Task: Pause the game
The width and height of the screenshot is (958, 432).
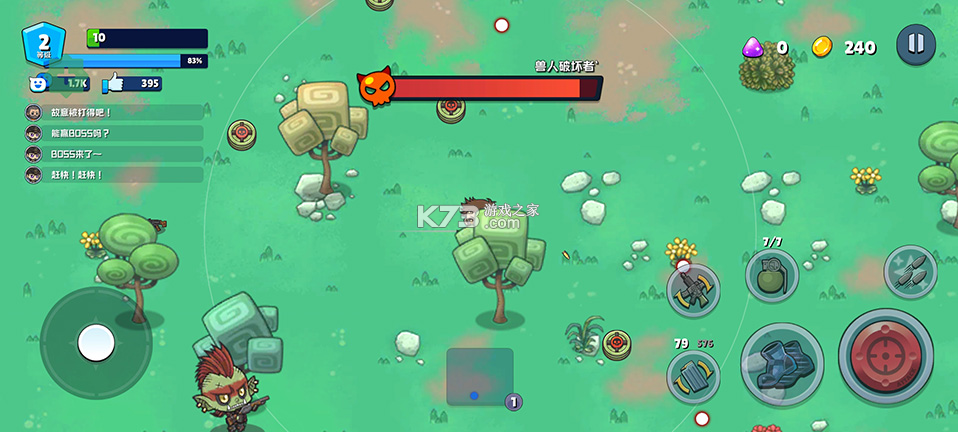Action: pyautogui.click(x=915, y=44)
